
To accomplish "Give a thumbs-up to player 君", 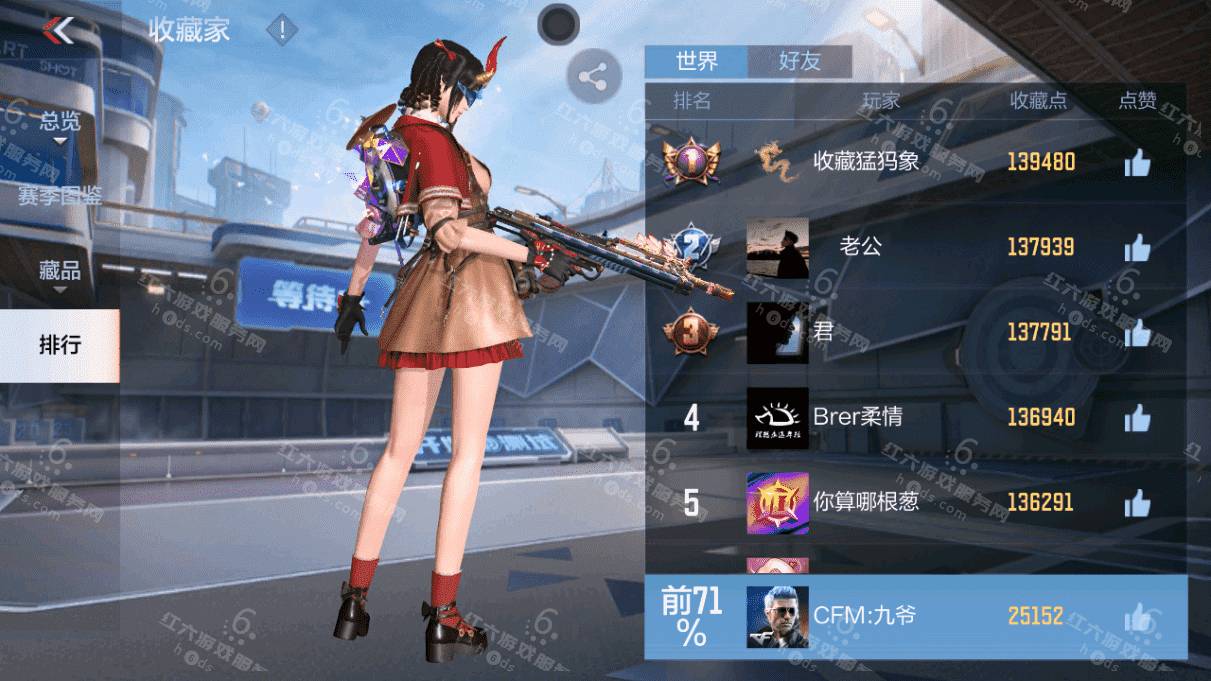I will click(x=1137, y=332).
